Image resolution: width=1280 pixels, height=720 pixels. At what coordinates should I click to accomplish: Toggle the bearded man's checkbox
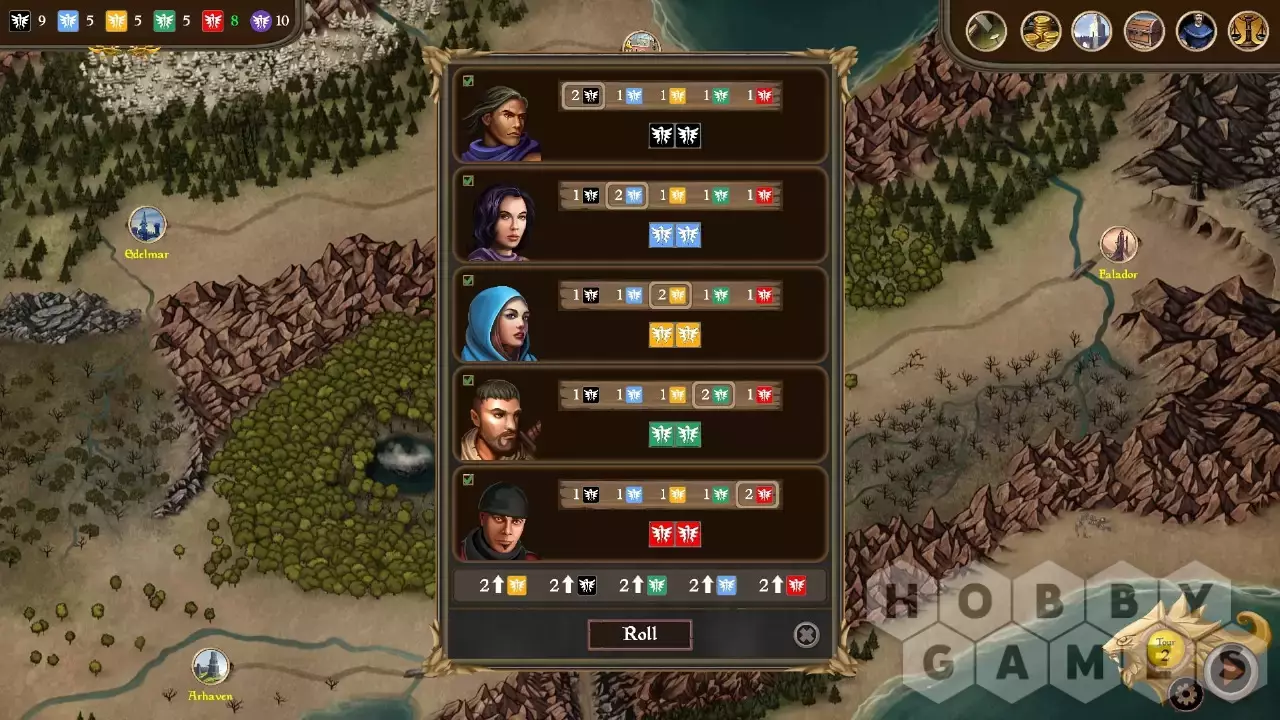tap(468, 380)
